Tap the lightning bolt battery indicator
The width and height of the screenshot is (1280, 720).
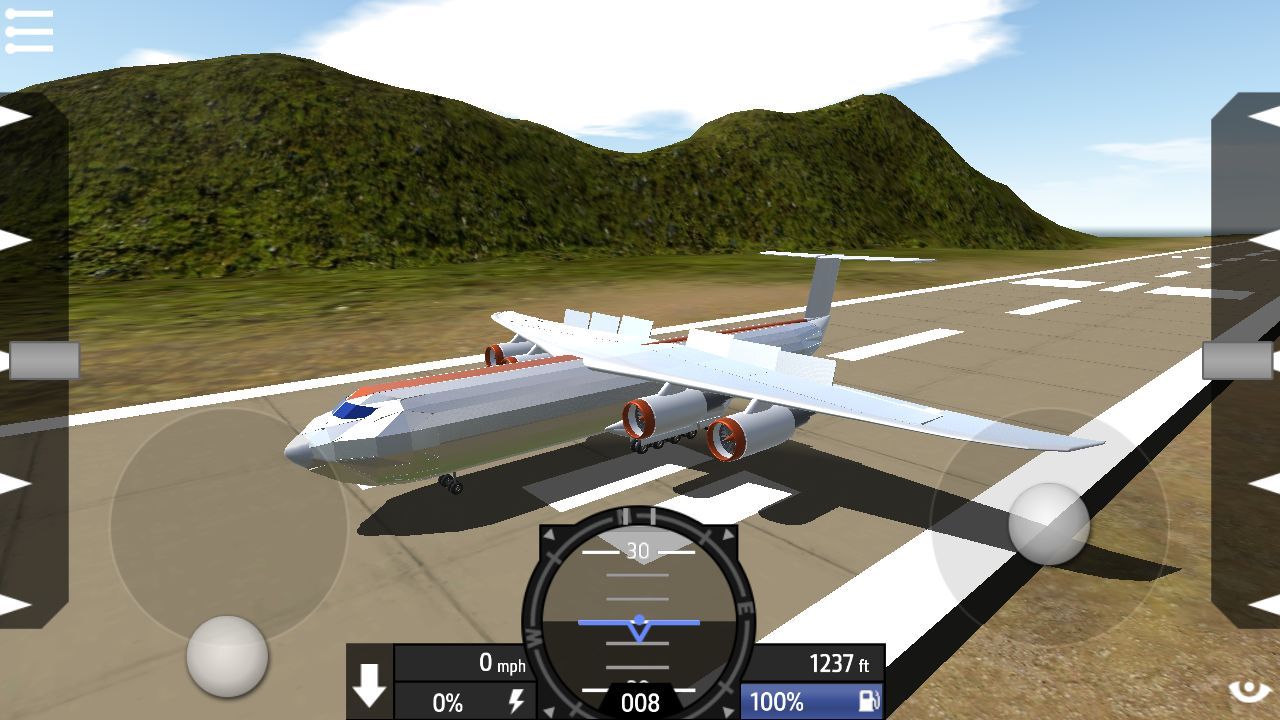(516, 701)
